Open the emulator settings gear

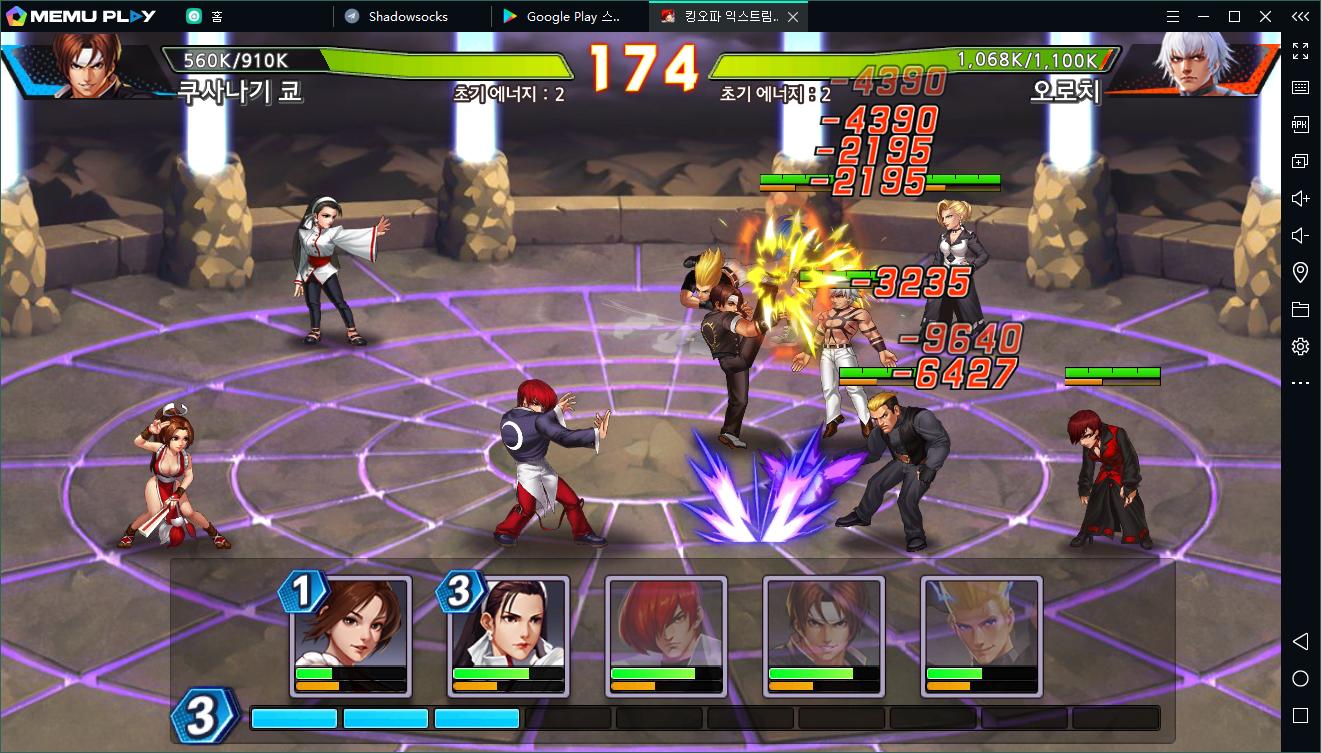1300,347
